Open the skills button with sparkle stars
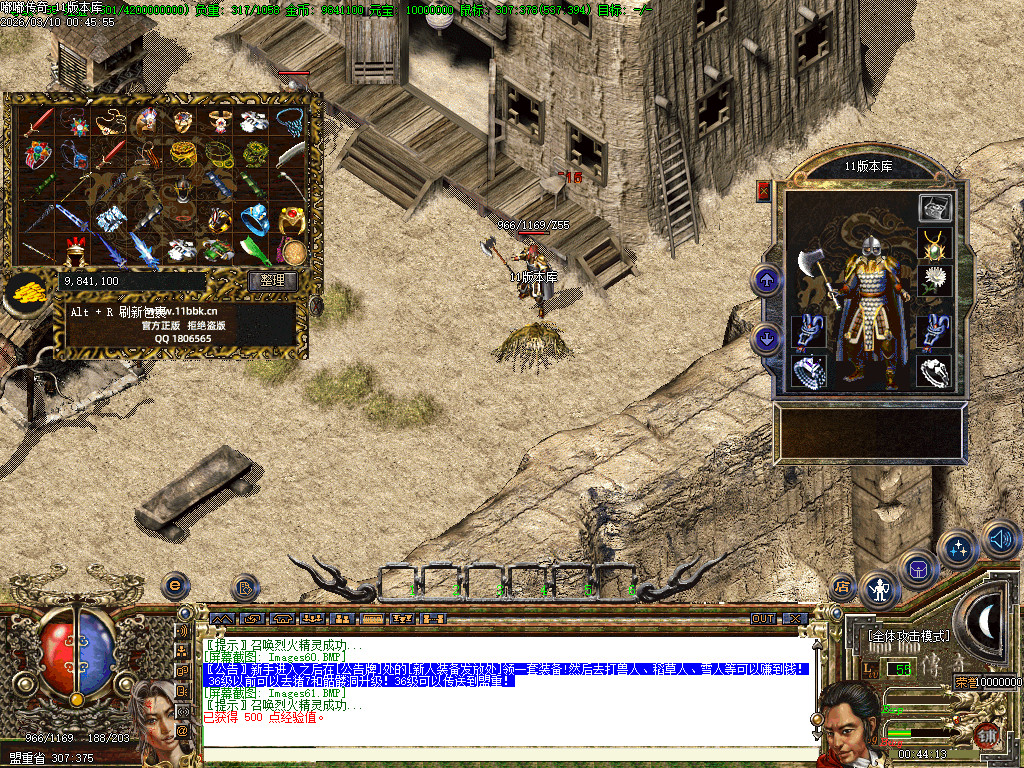Image resolution: width=1024 pixels, height=768 pixels. [x=959, y=549]
